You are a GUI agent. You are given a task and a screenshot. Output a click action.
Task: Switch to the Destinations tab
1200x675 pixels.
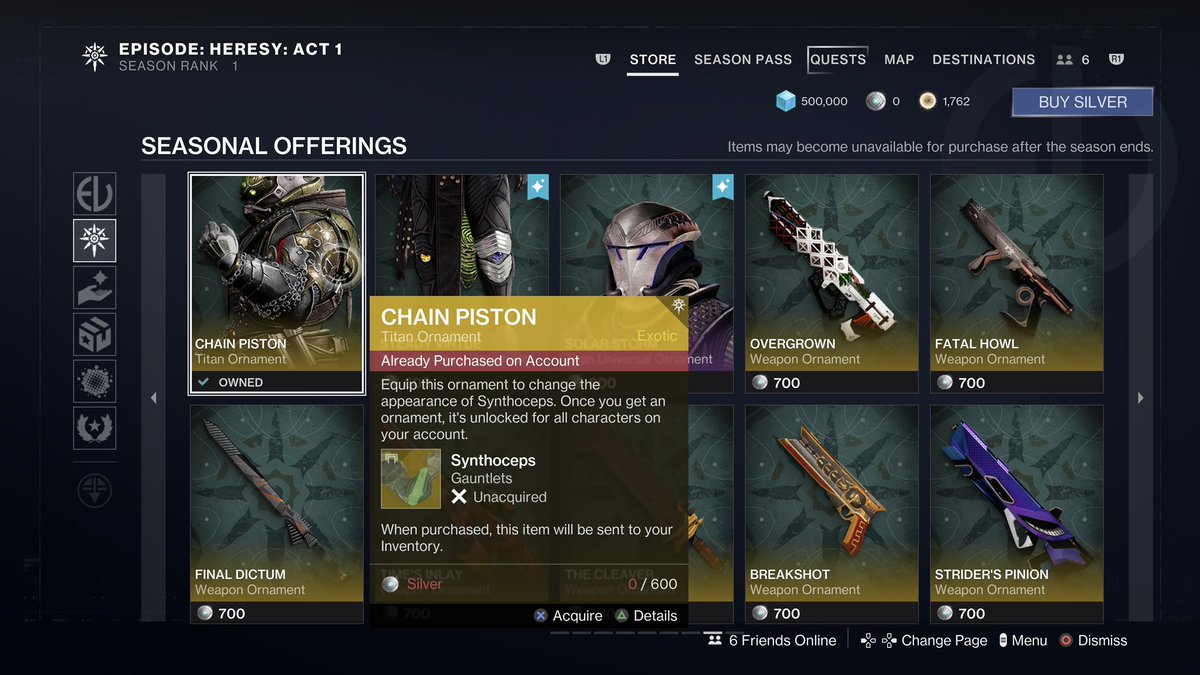tap(984, 60)
